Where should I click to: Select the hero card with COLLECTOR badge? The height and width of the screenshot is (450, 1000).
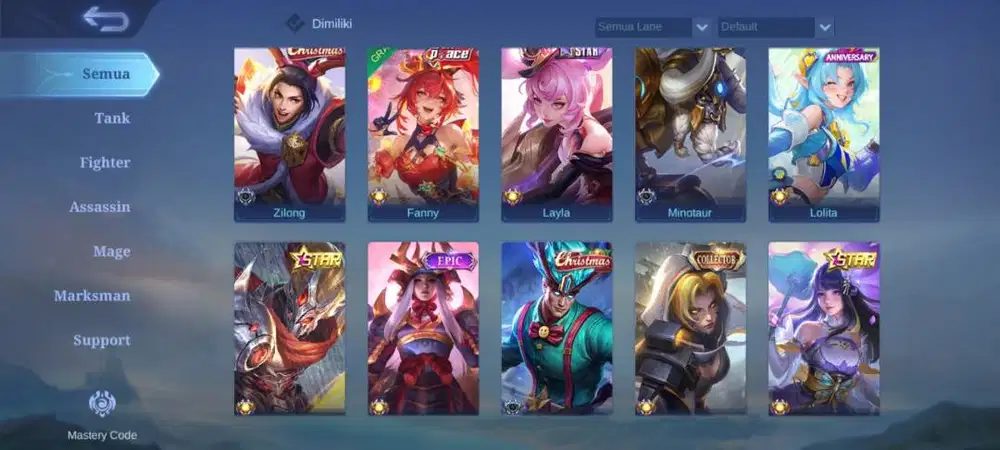(690, 328)
